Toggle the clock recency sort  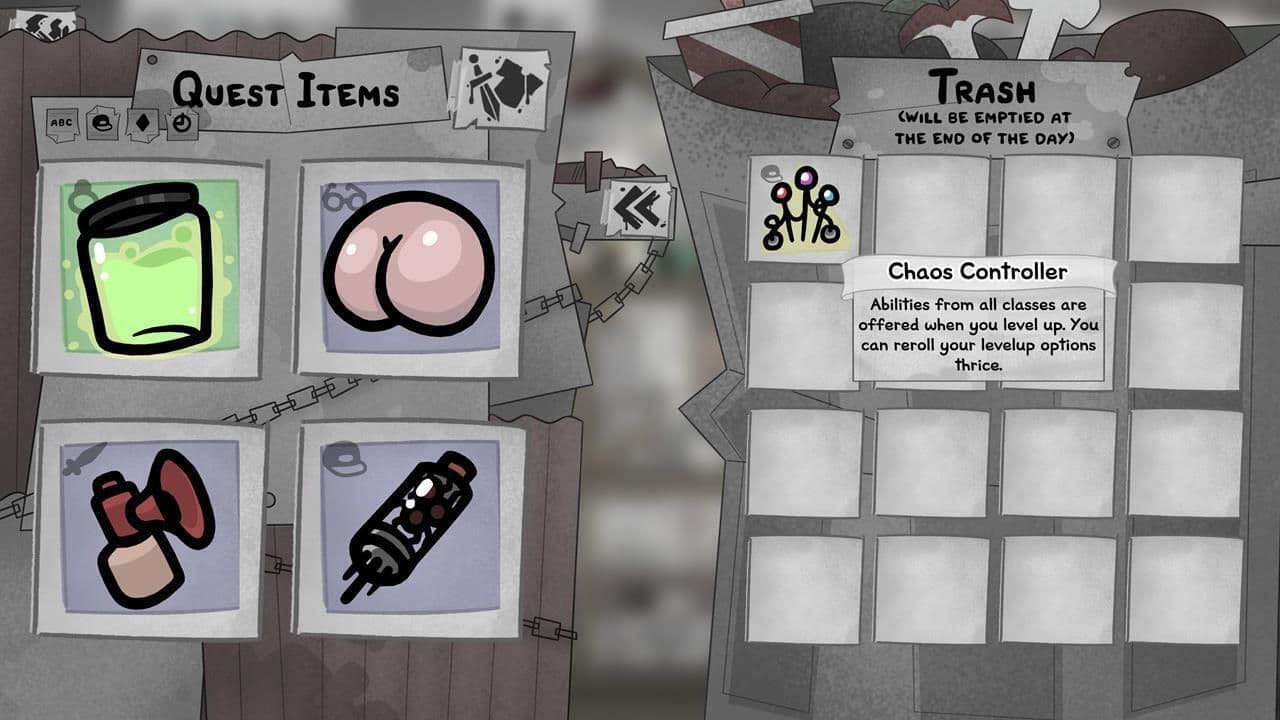[x=182, y=122]
